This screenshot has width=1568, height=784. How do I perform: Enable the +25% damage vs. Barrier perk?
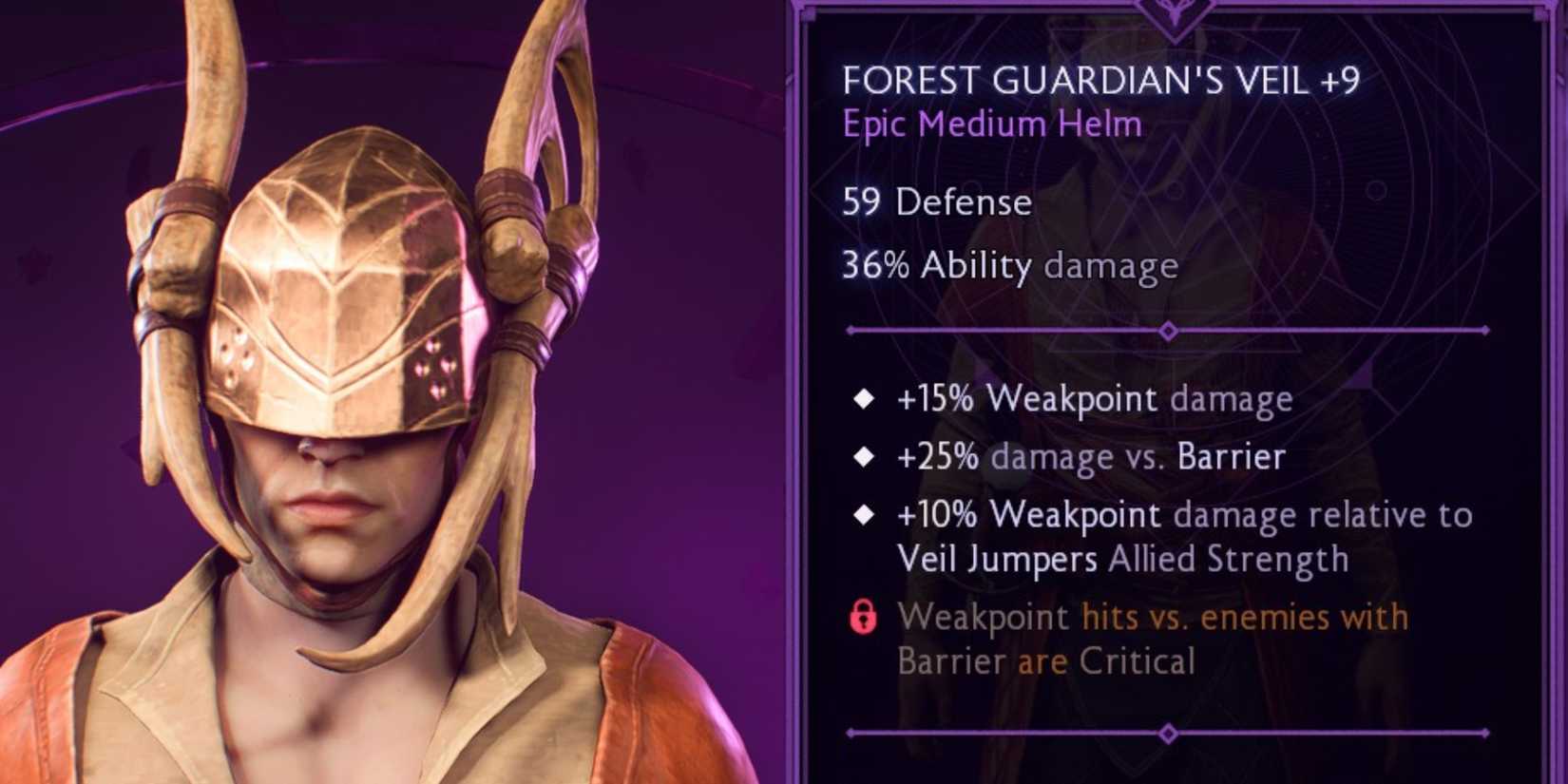click(x=1091, y=457)
